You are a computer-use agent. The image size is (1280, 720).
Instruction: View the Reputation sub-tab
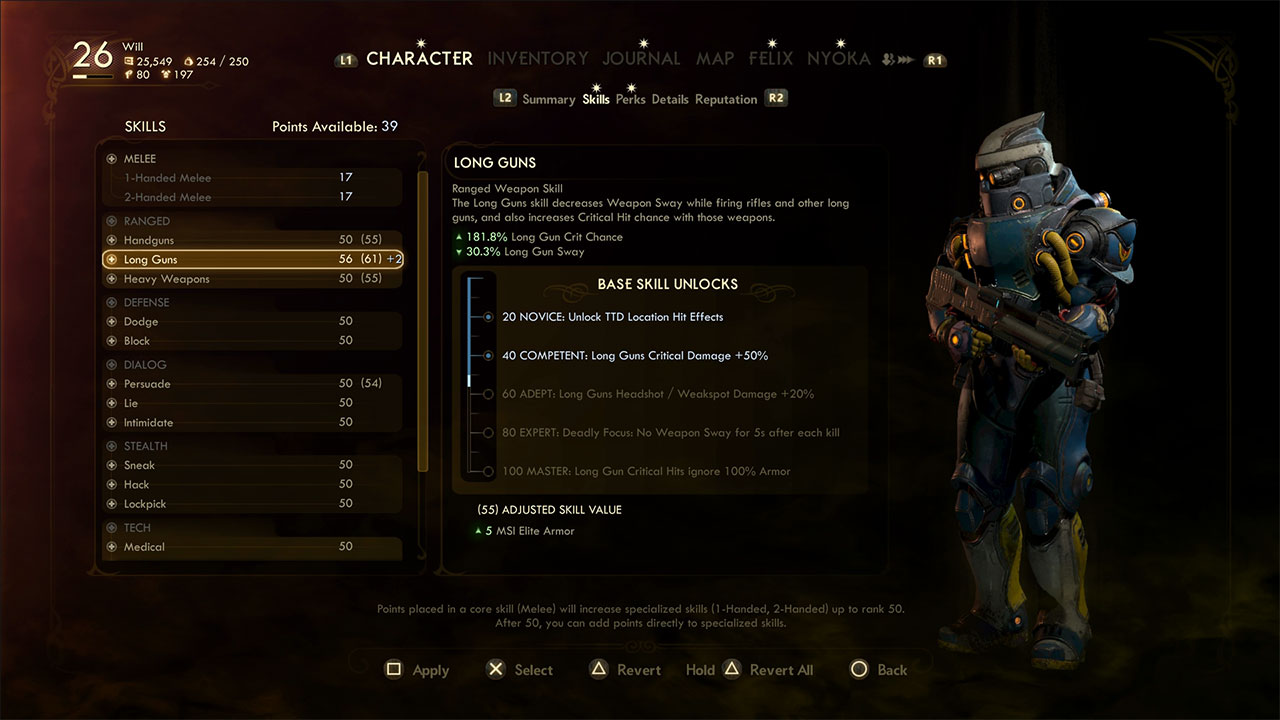(726, 100)
